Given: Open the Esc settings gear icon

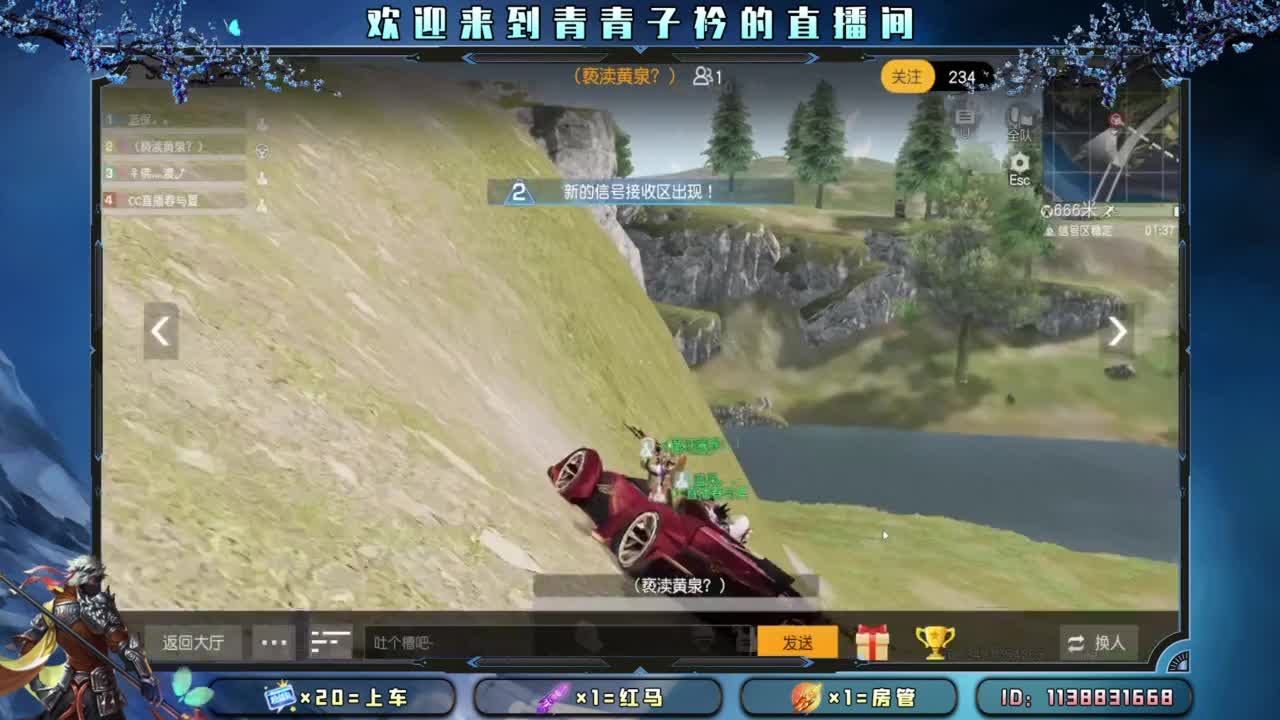Looking at the screenshot, I should tap(1020, 162).
